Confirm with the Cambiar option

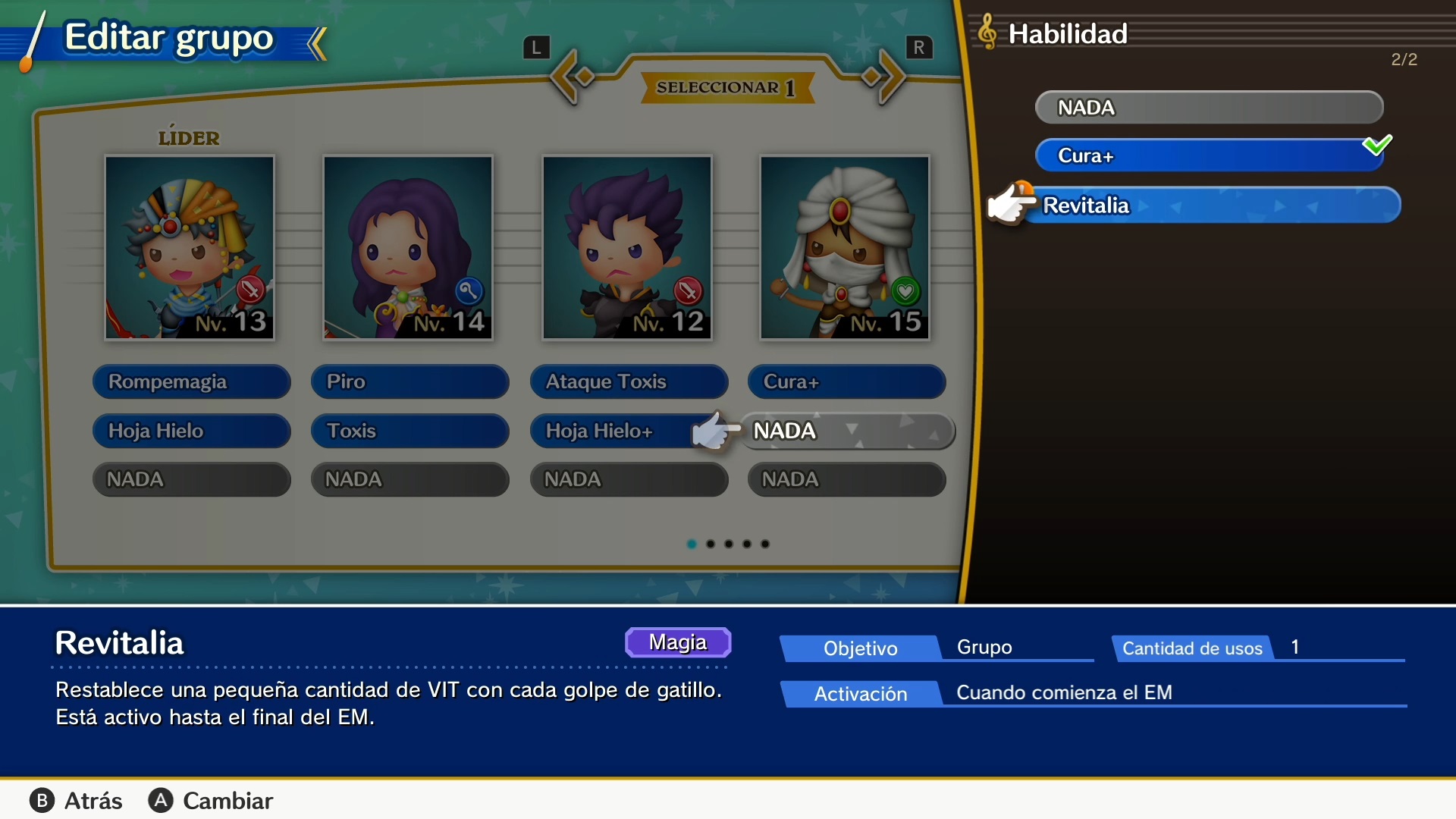coord(211,801)
